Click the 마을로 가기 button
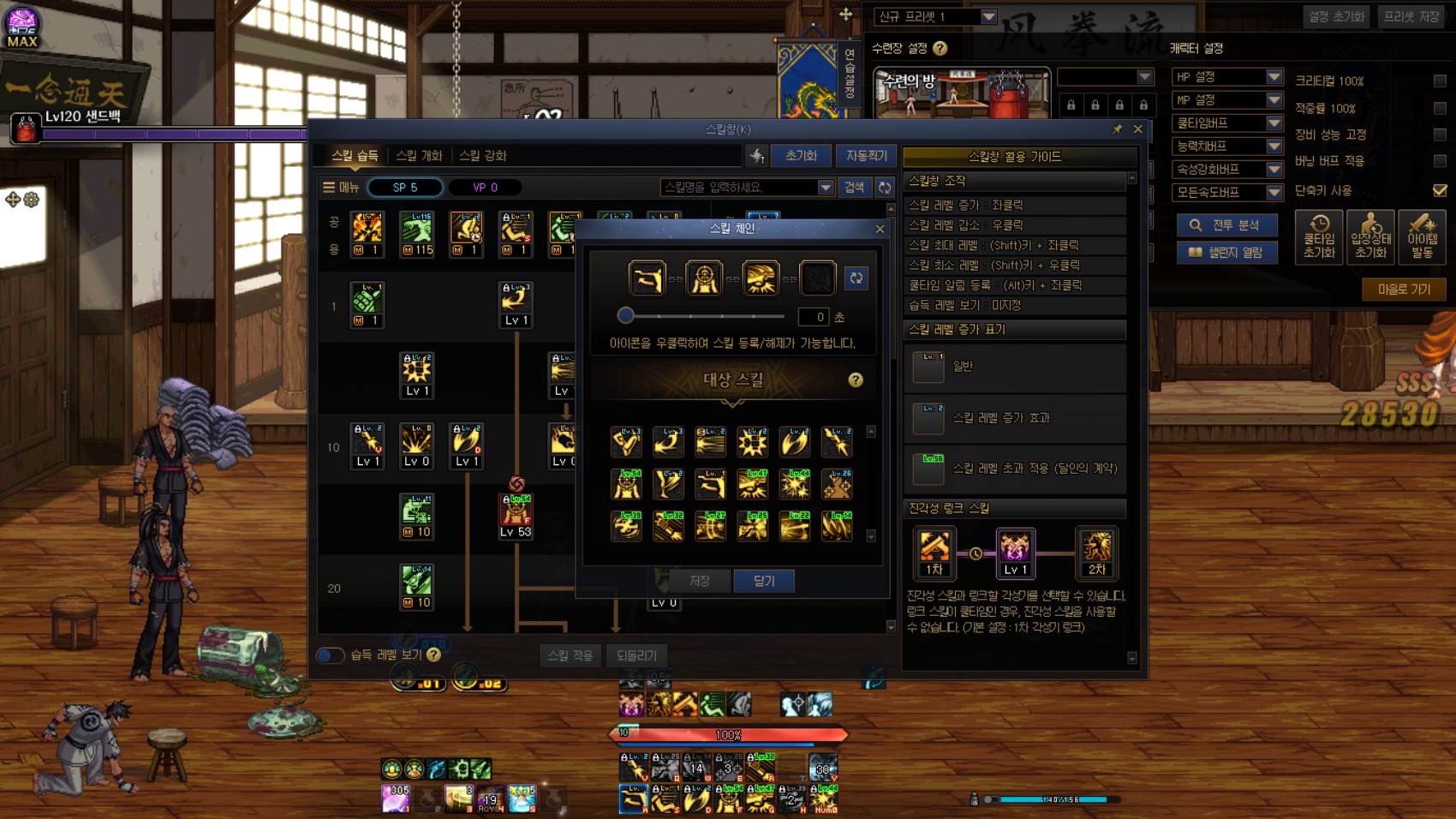This screenshot has height=819, width=1456. [1404, 290]
